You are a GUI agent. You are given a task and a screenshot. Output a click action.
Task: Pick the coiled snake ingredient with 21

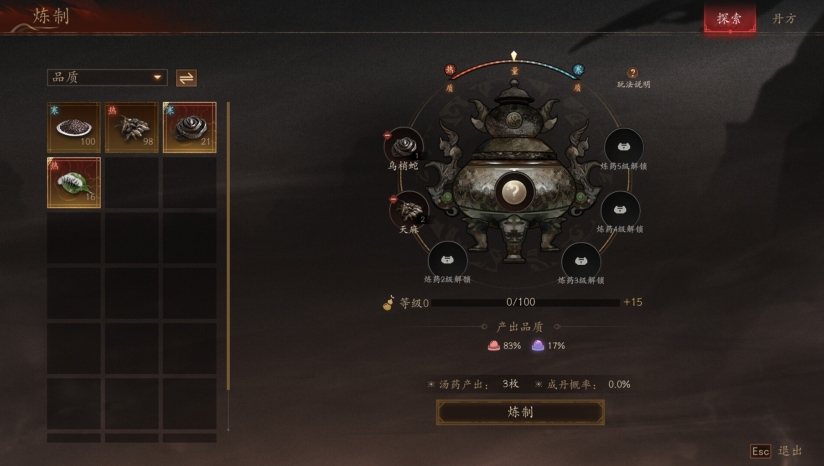point(189,127)
